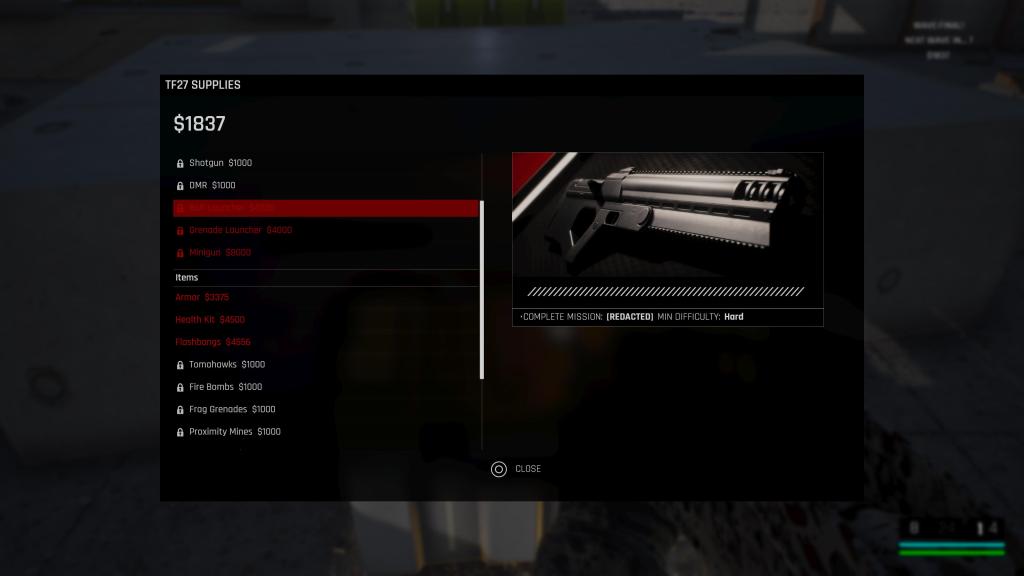
Task: Click the supplies list scrollbar
Action: click(482, 290)
